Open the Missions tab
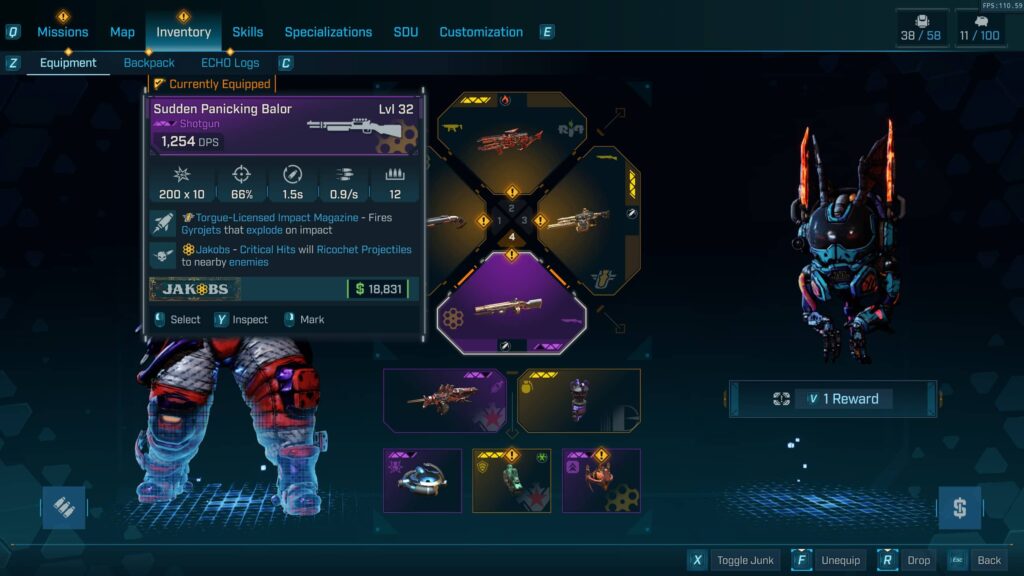Image resolution: width=1024 pixels, height=576 pixels. click(x=63, y=32)
